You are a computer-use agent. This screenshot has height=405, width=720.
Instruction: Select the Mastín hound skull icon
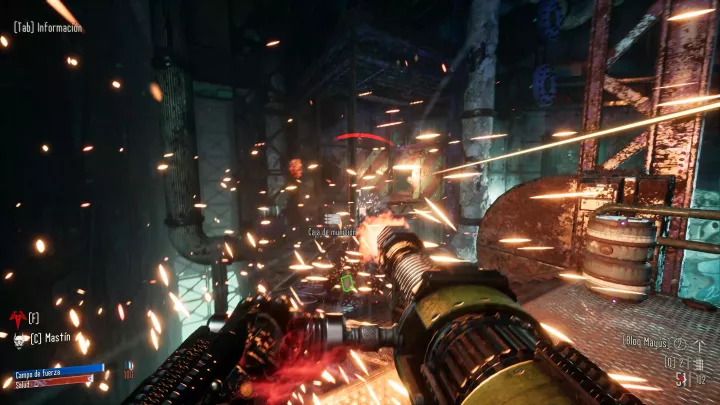tap(20, 340)
